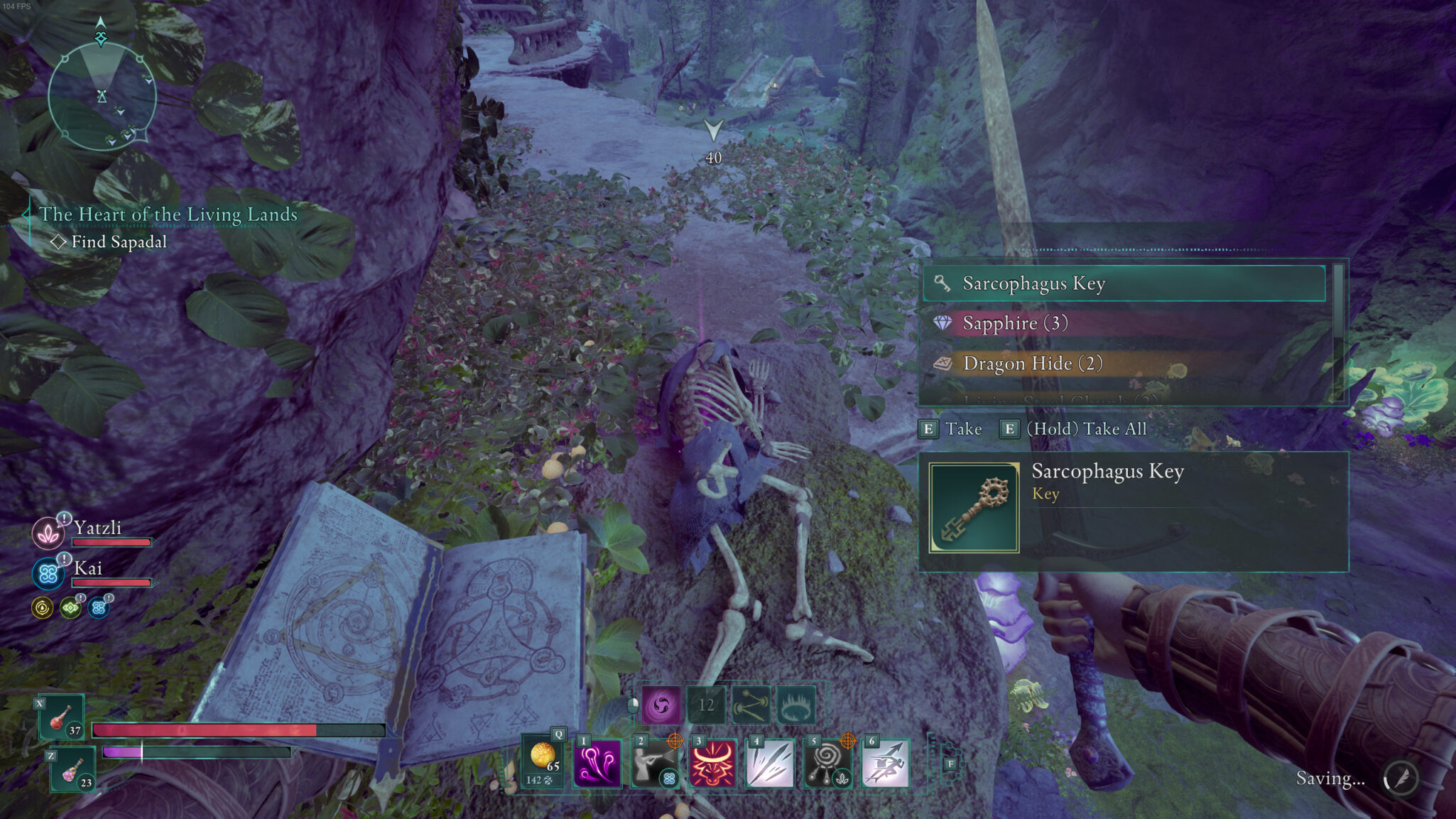Screen dimensions: 1456x819
Task: Use the white slashing strikes ability
Action: pos(770,764)
